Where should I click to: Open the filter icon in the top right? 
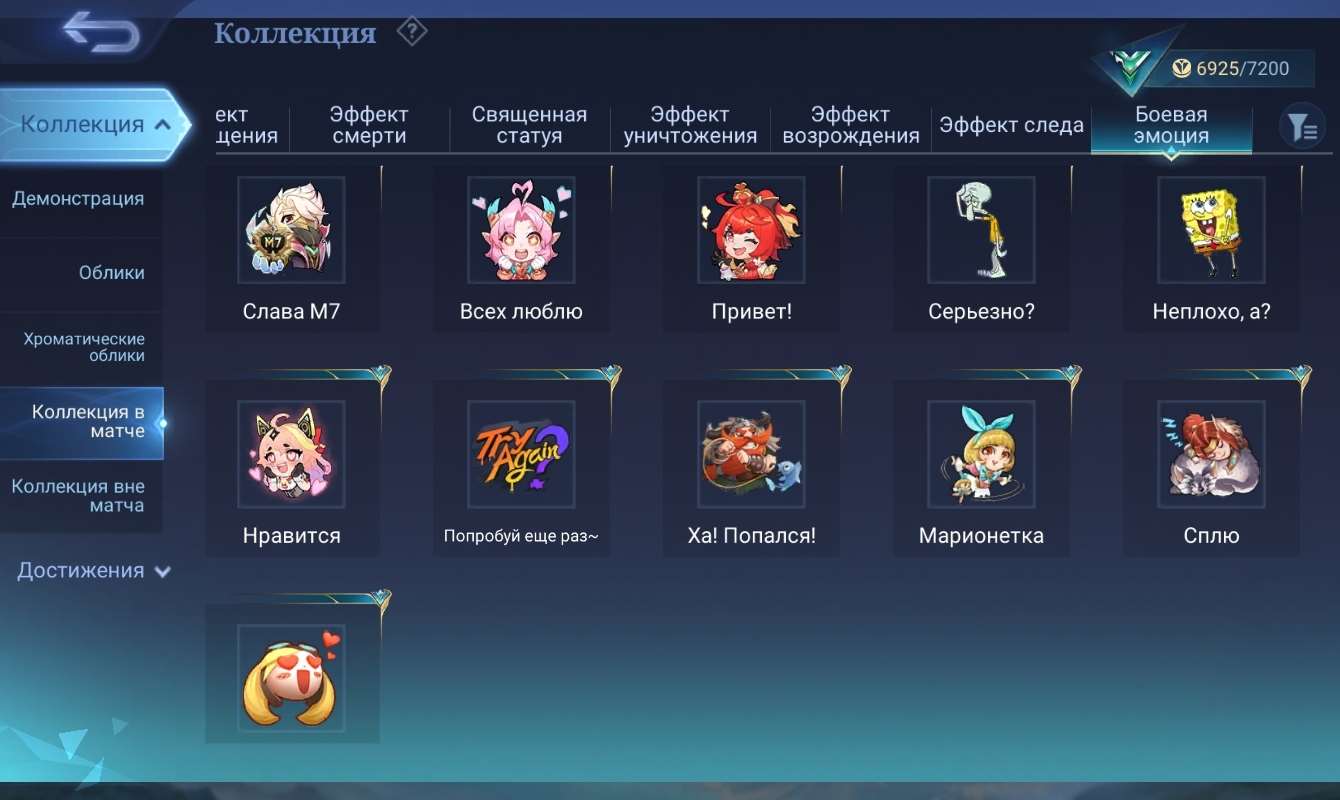pyautogui.click(x=1302, y=127)
